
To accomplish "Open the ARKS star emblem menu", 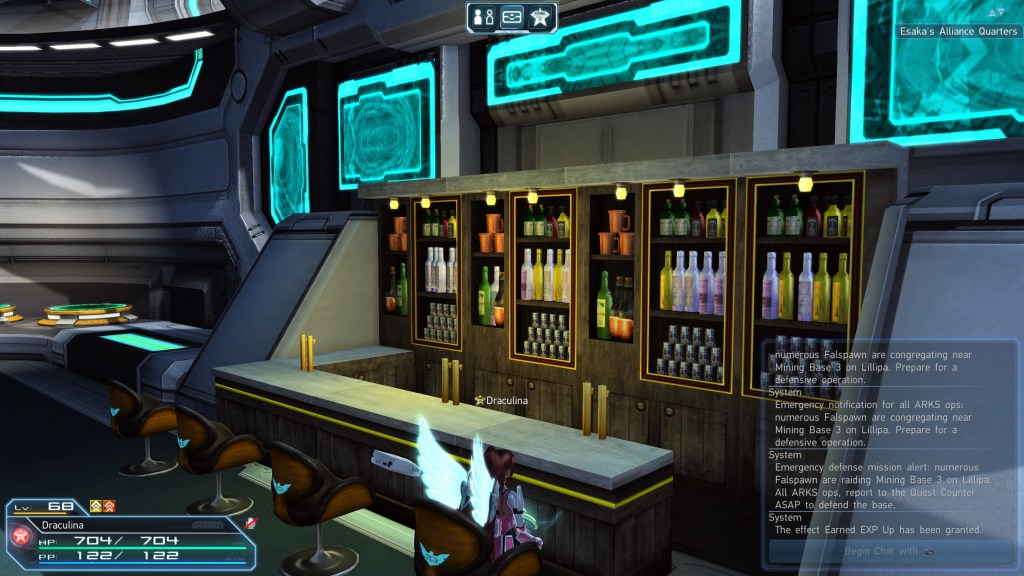I will 541,17.
